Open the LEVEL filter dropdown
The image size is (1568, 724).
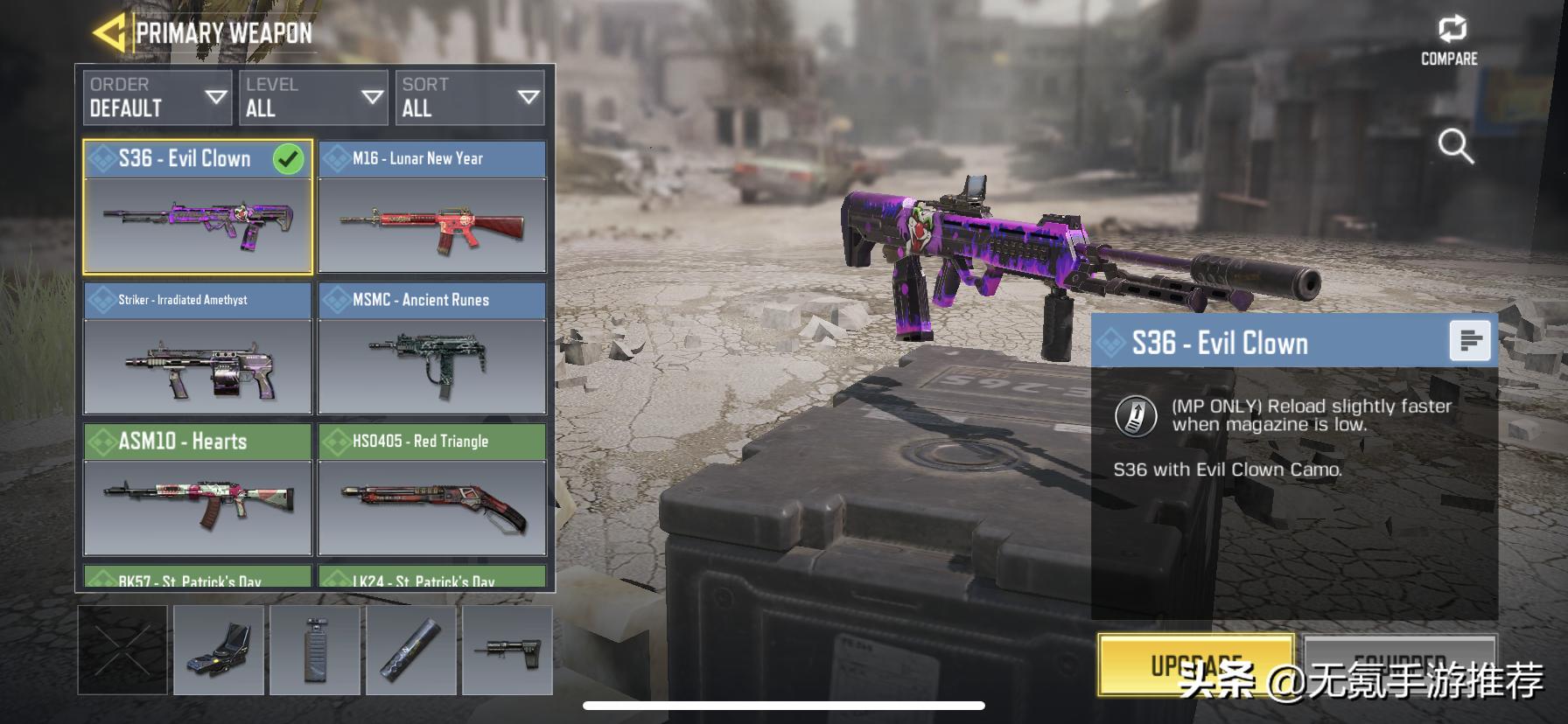(313, 97)
